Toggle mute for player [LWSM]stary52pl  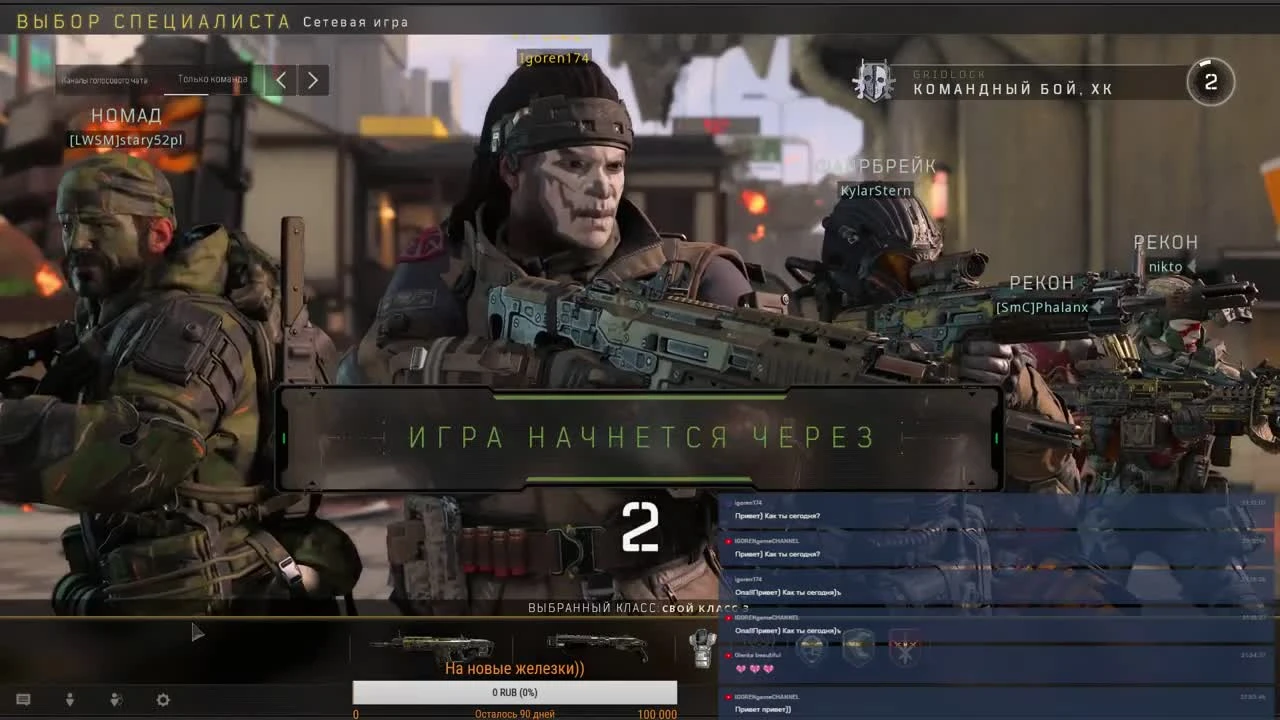[127, 141]
